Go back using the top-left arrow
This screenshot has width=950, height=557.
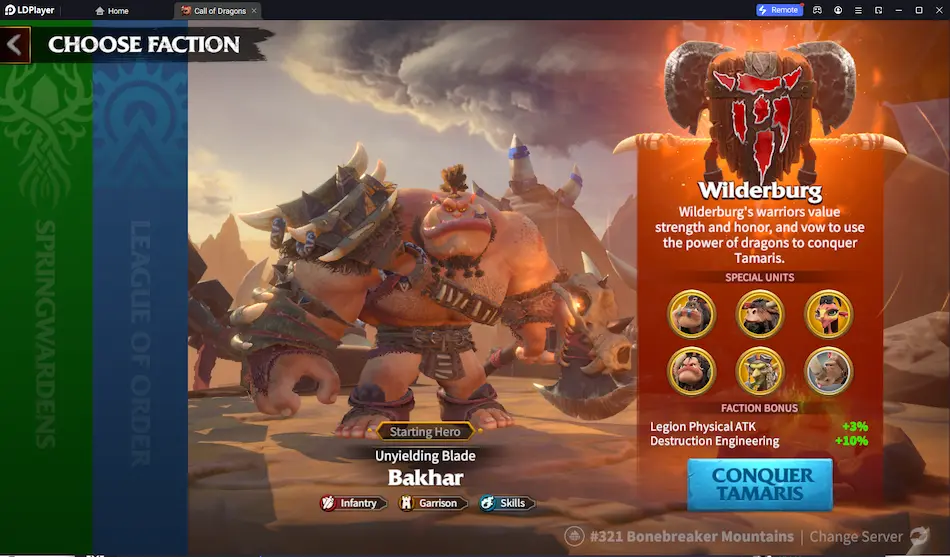pyautogui.click(x=15, y=45)
